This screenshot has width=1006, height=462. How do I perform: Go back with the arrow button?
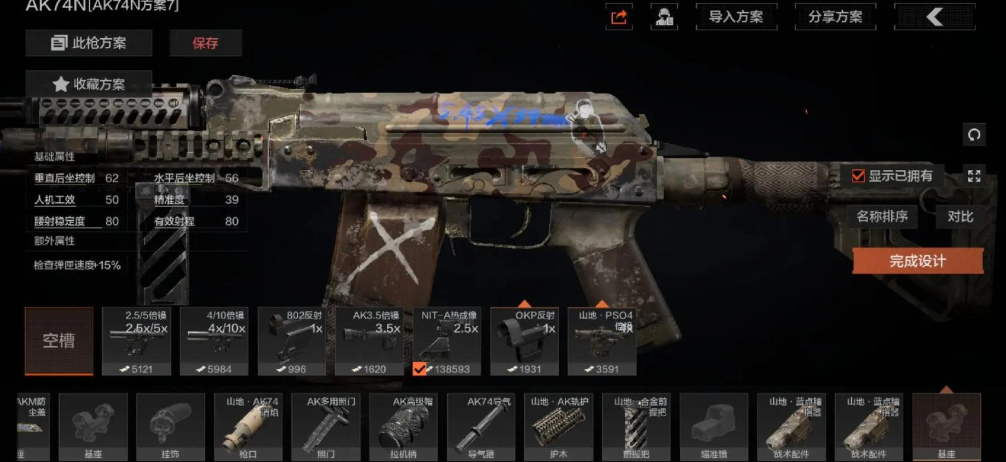pos(934,17)
